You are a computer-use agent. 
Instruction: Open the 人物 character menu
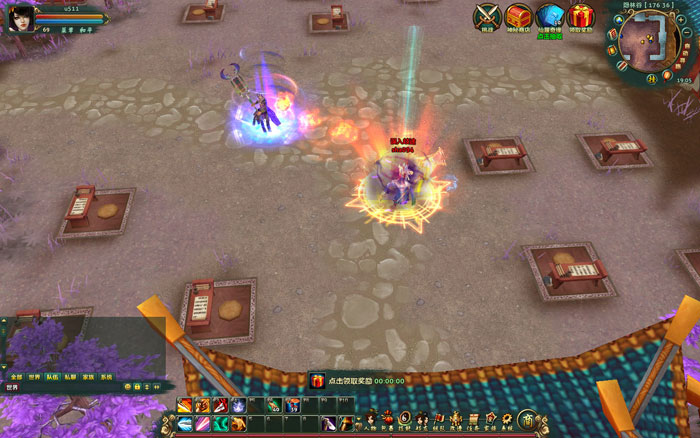pyautogui.click(x=369, y=420)
